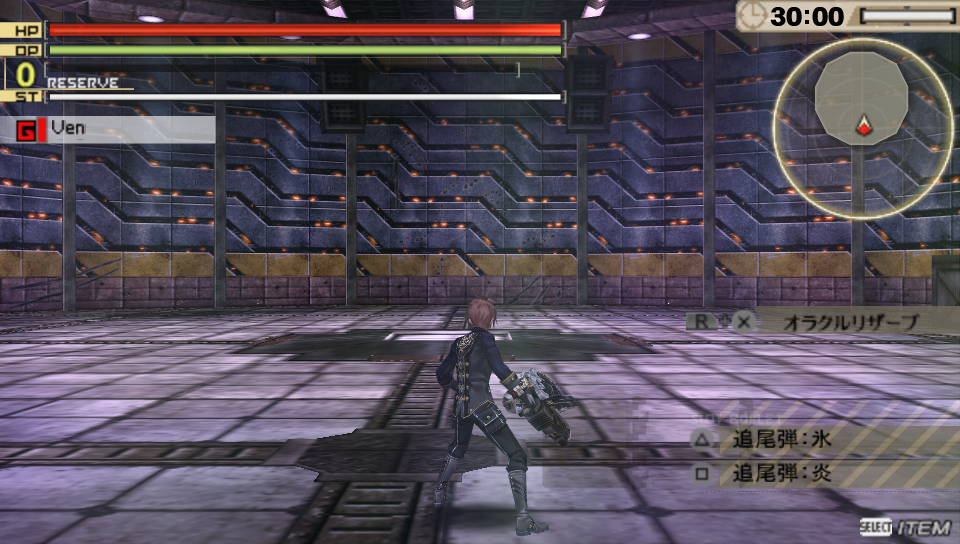
Task: Choose the 追尾弾:氷 bullet entry
Action: [x=782, y=439]
